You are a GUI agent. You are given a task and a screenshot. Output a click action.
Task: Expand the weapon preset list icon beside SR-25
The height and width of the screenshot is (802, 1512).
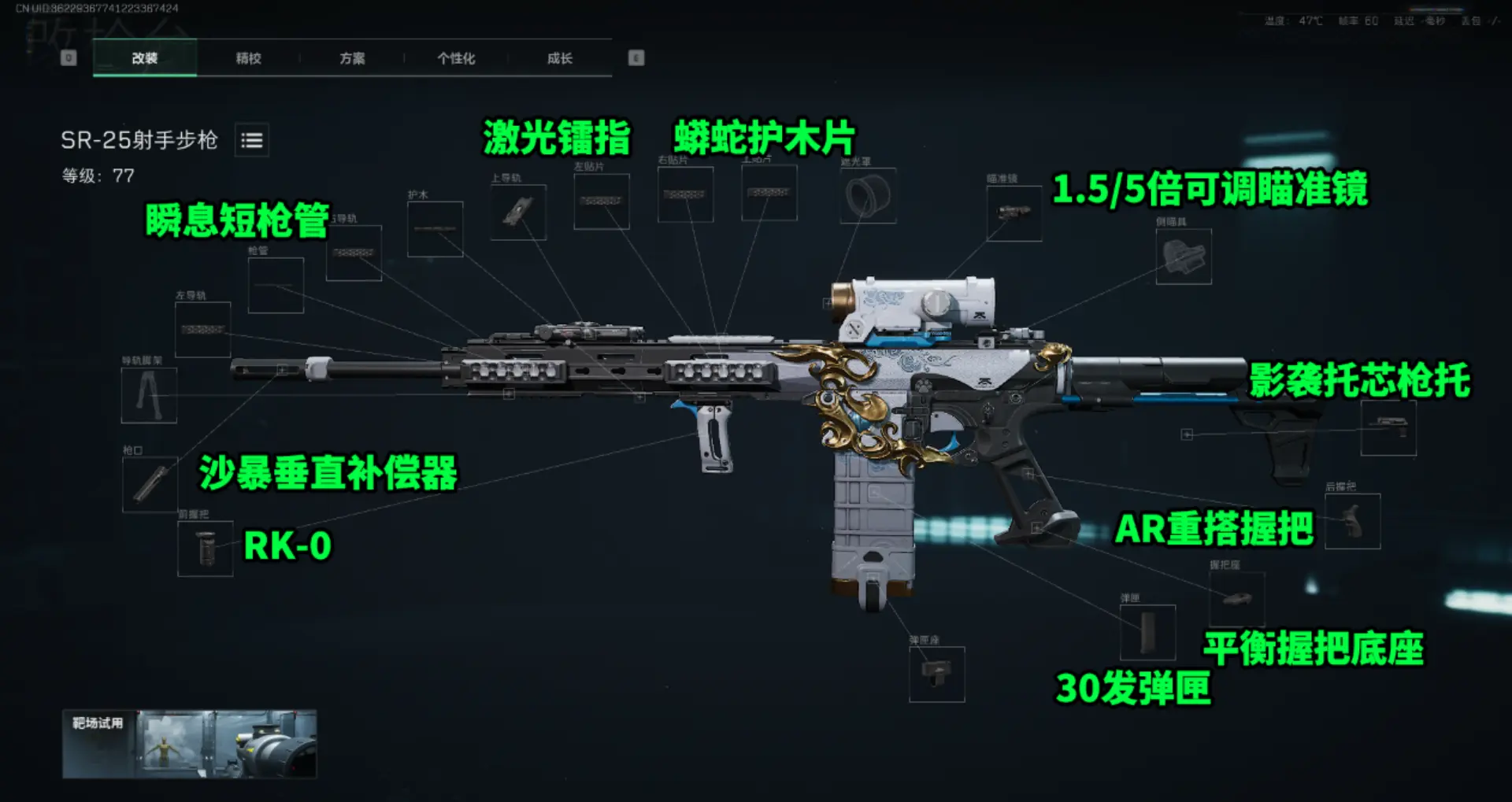point(251,141)
